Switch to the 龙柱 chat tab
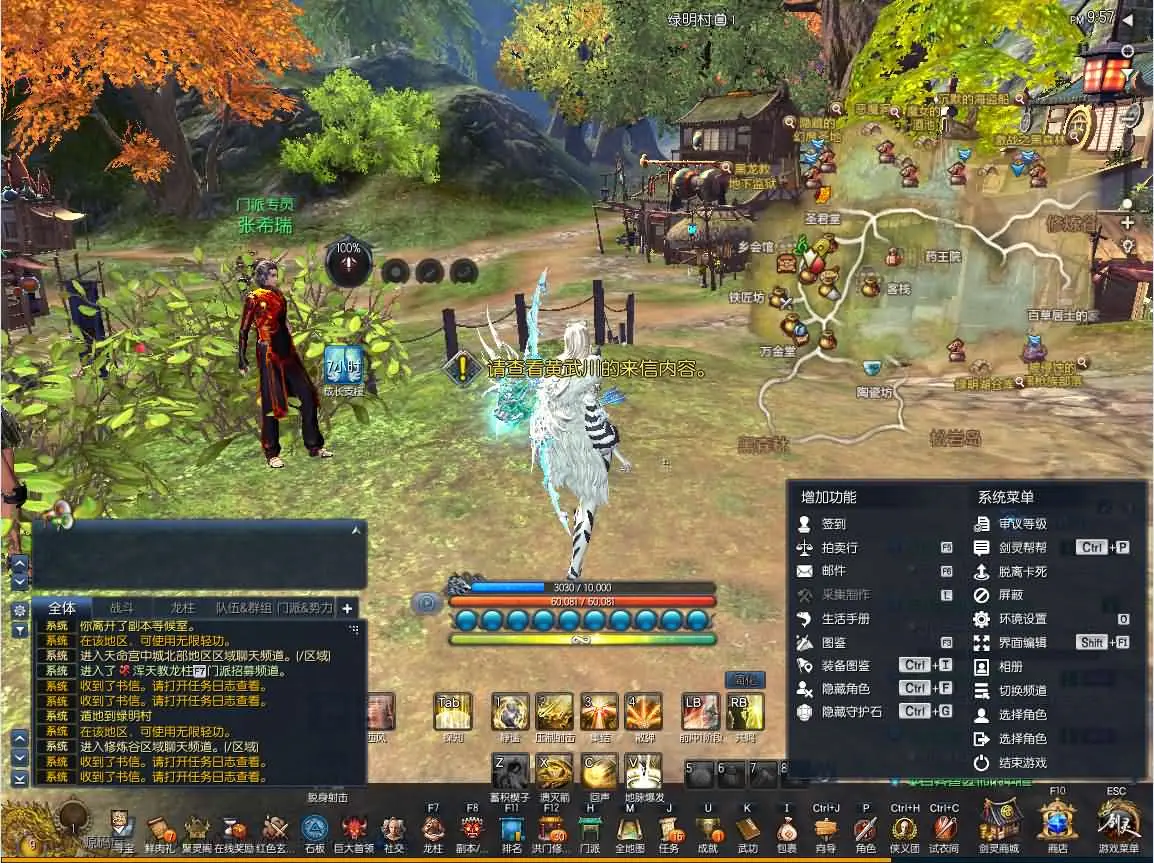This screenshot has width=1154, height=863. (x=182, y=607)
